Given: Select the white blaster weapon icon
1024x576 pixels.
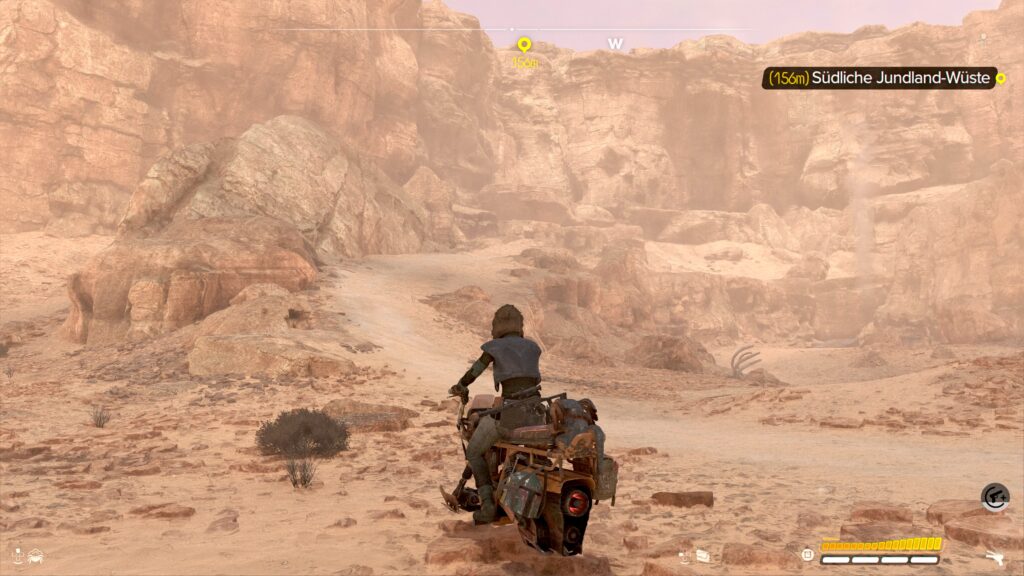Looking at the screenshot, I should pos(995,558).
